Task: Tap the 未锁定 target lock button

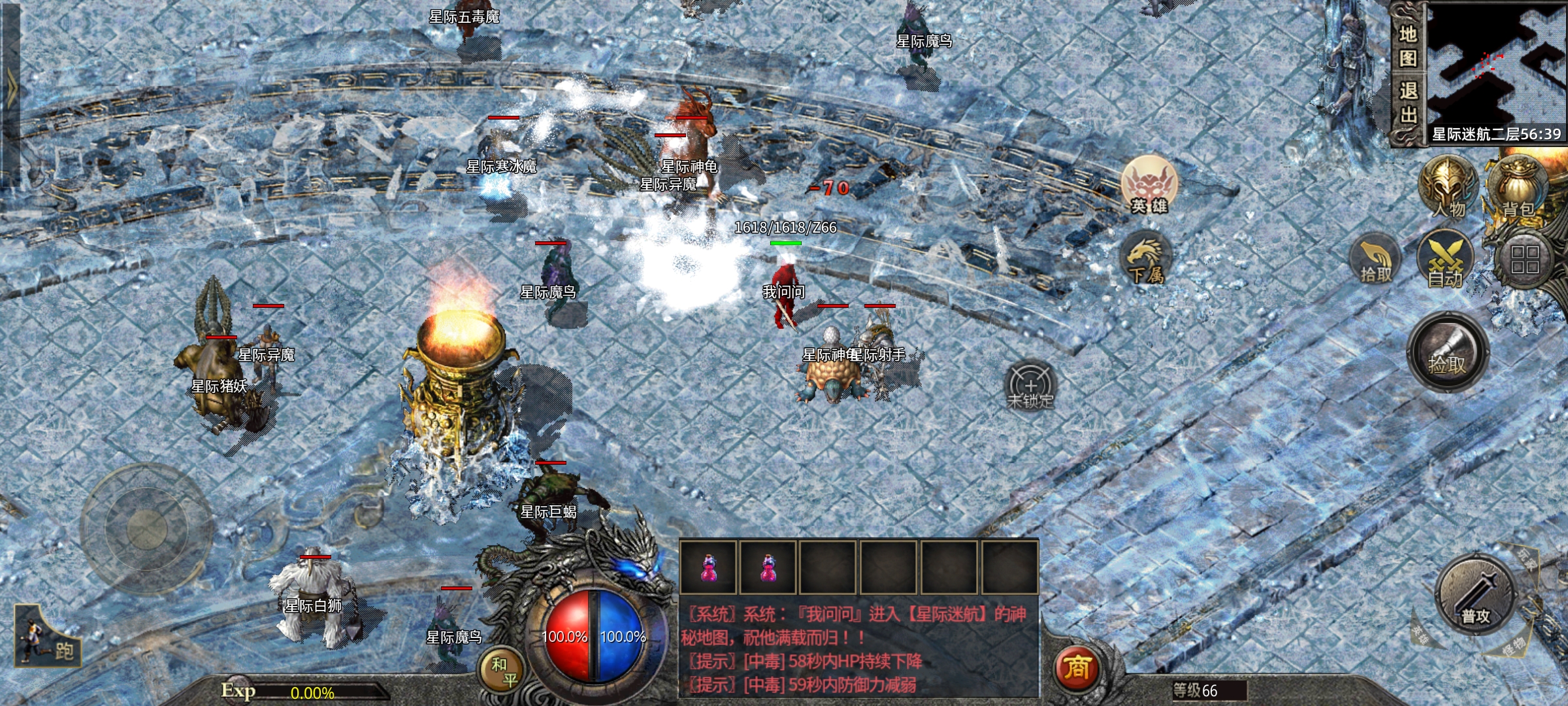Action: [1030, 386]
